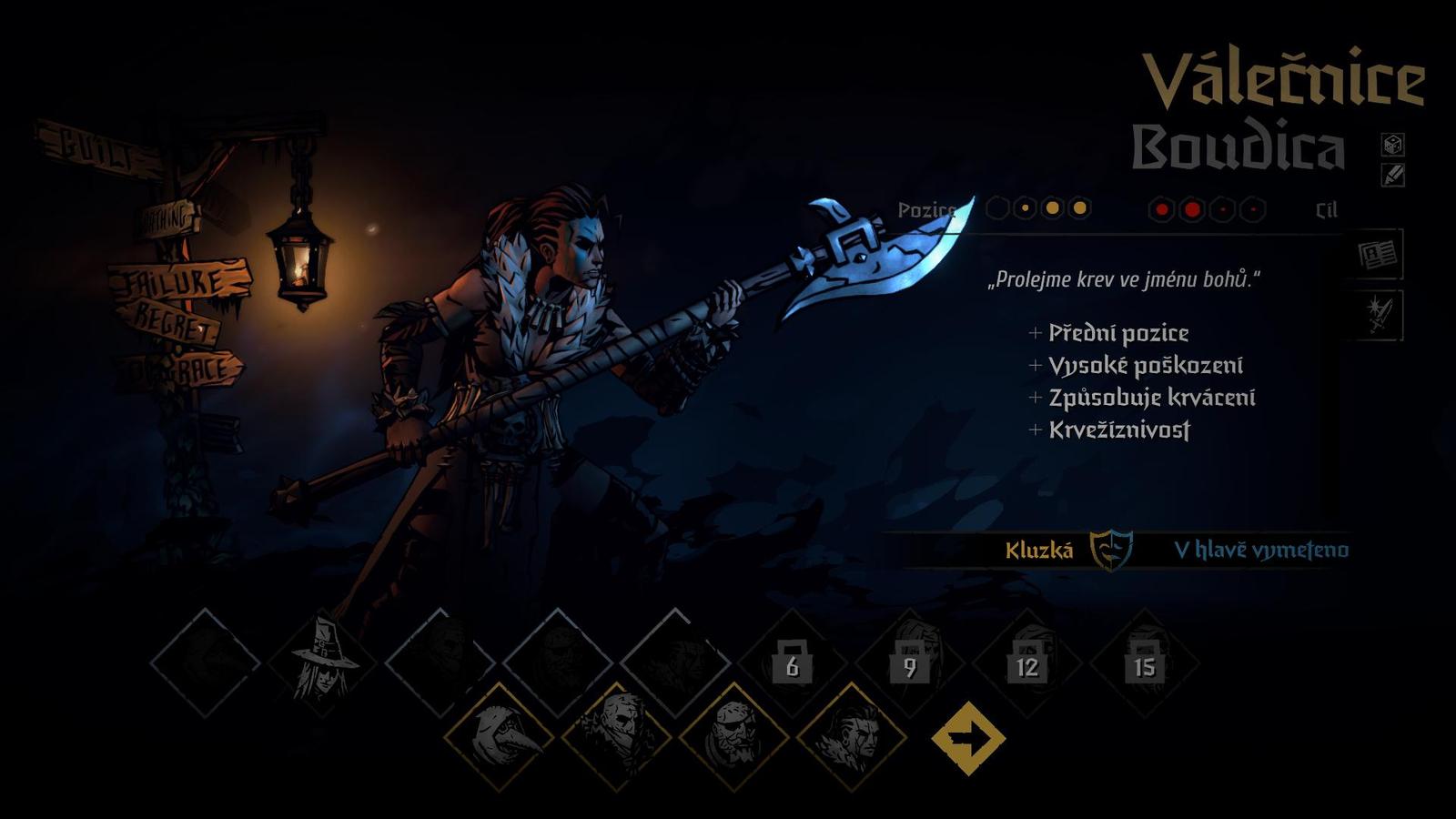The height and width of the screenshot is (819, 1456).
Task: Open the character biography journal icon
Action: 1380,258
